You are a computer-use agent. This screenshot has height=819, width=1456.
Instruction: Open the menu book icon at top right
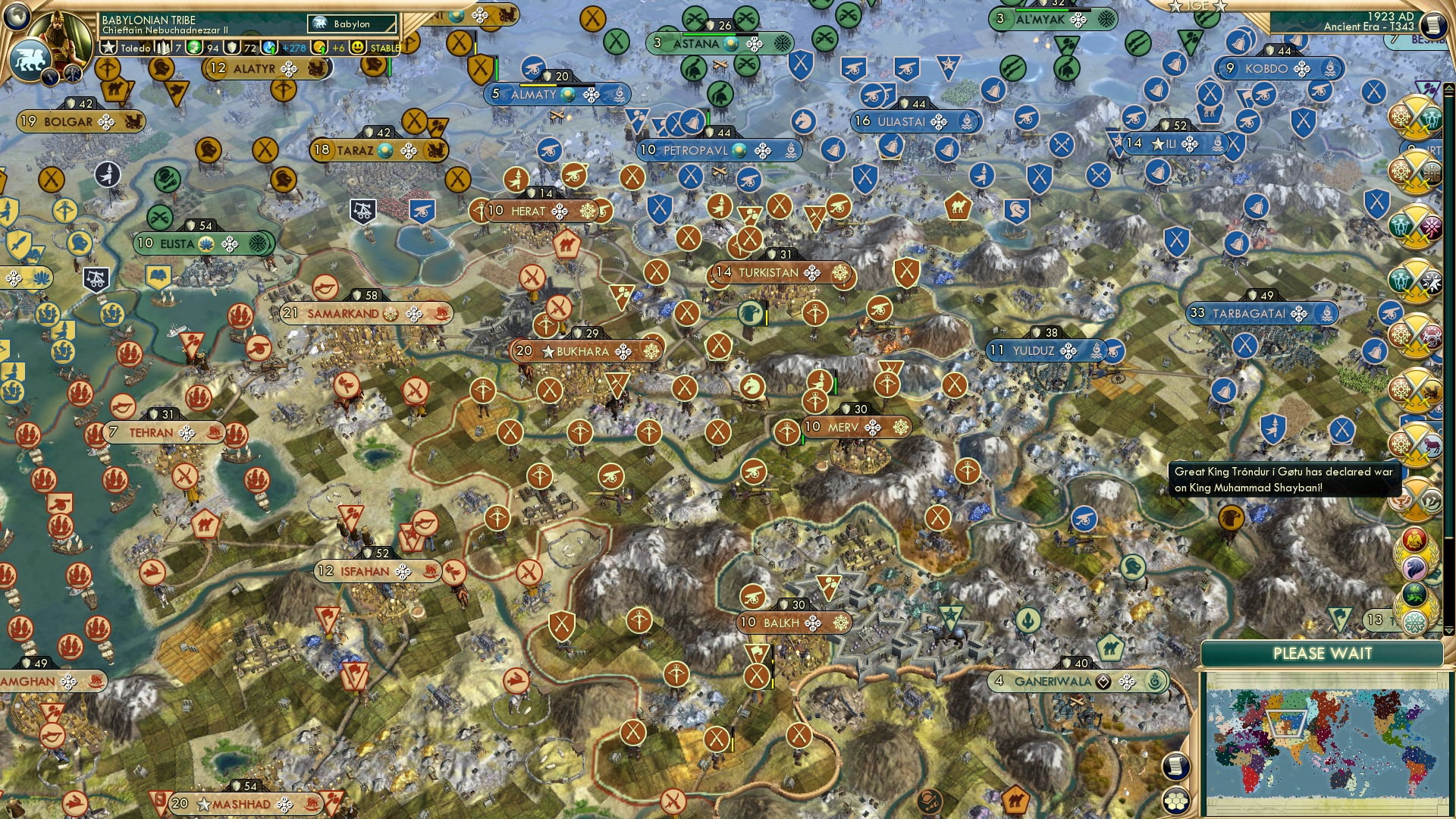[x=1433, y=25]
